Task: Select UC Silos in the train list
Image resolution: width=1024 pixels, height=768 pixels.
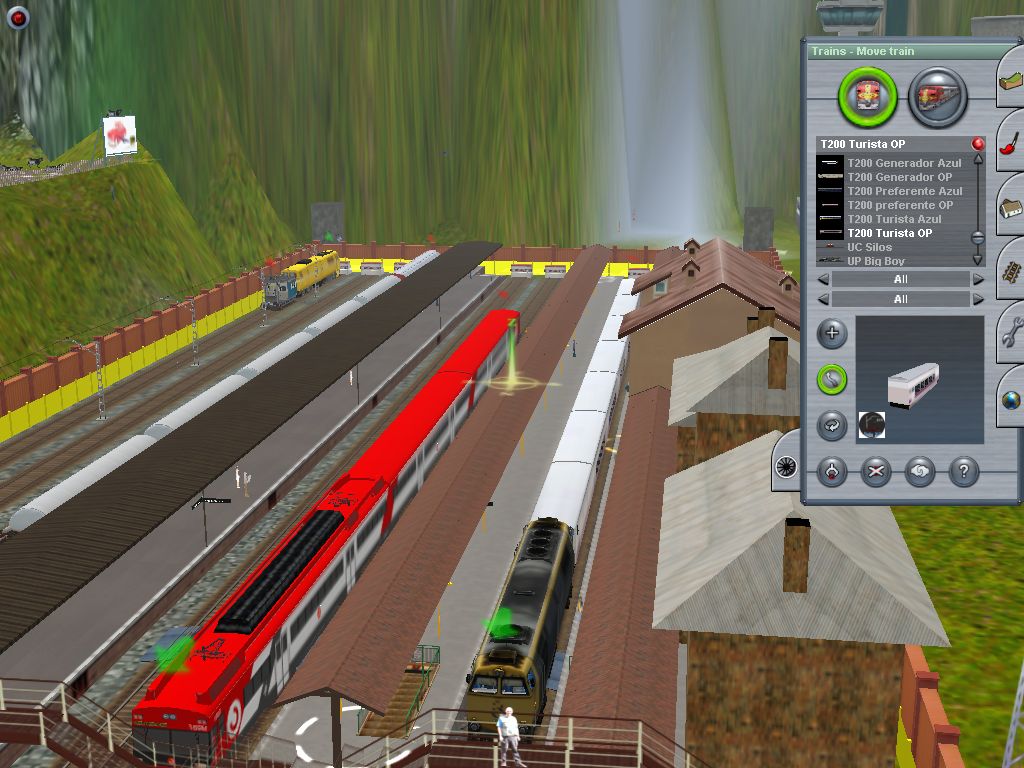Action: tap(869, 247)
